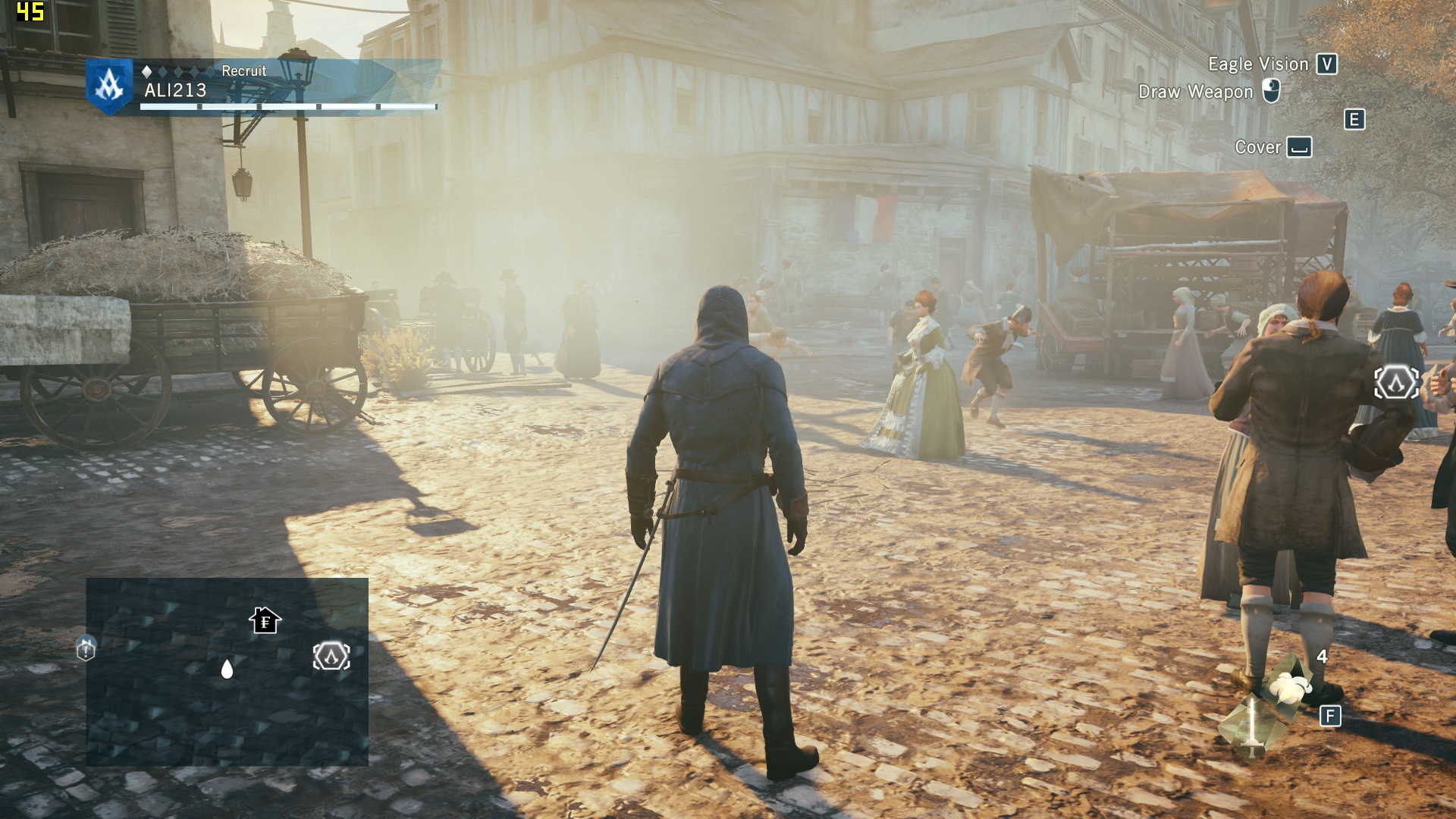Click the hexagonal alert marker beside minimap
Screen dimensions: 1456x819
click(86, 649)
